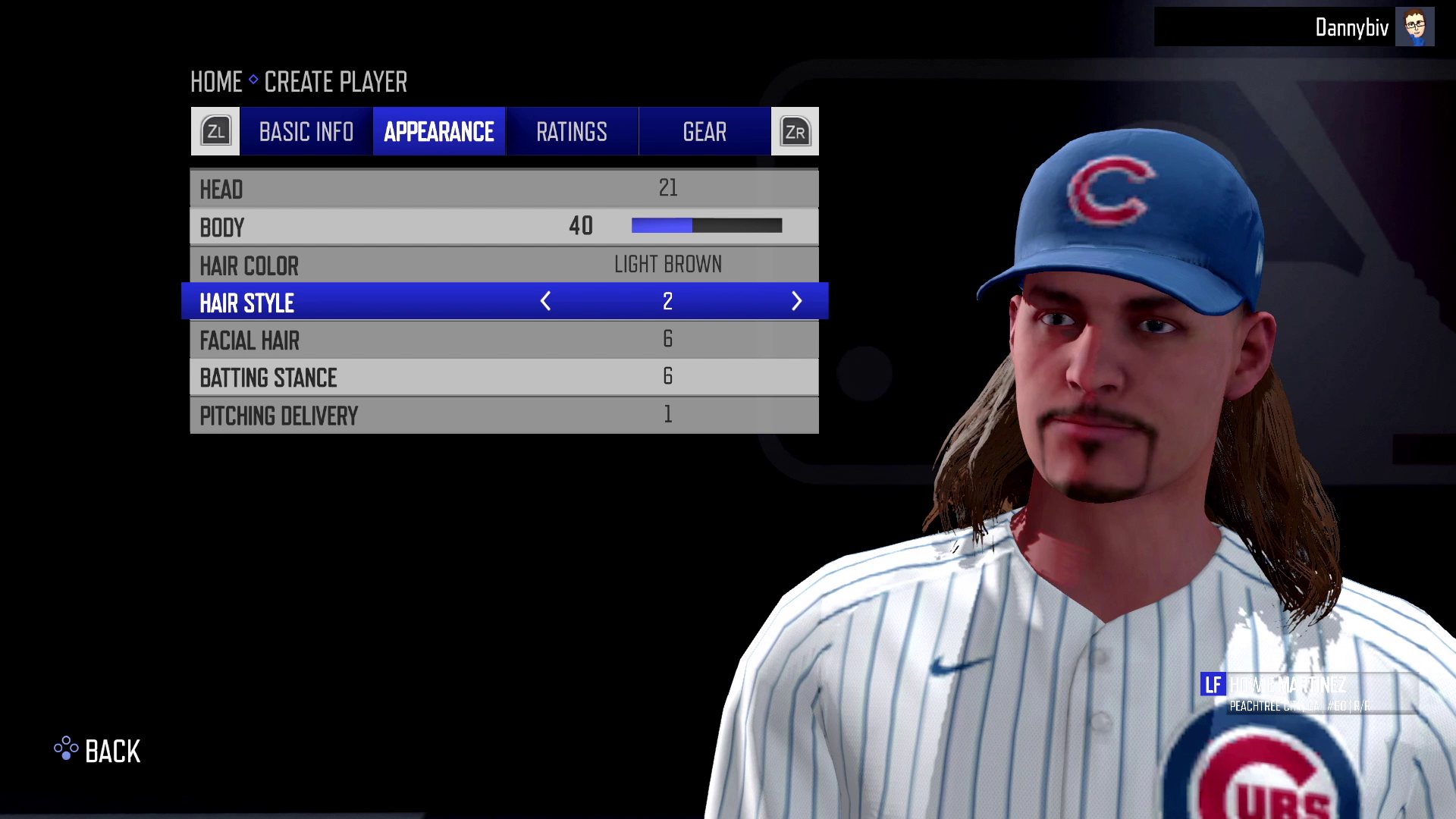The height and width of the screenshot is (819, 1456).
Task: Switch to the BASIC INFO tab
Action: pos(305,131)
